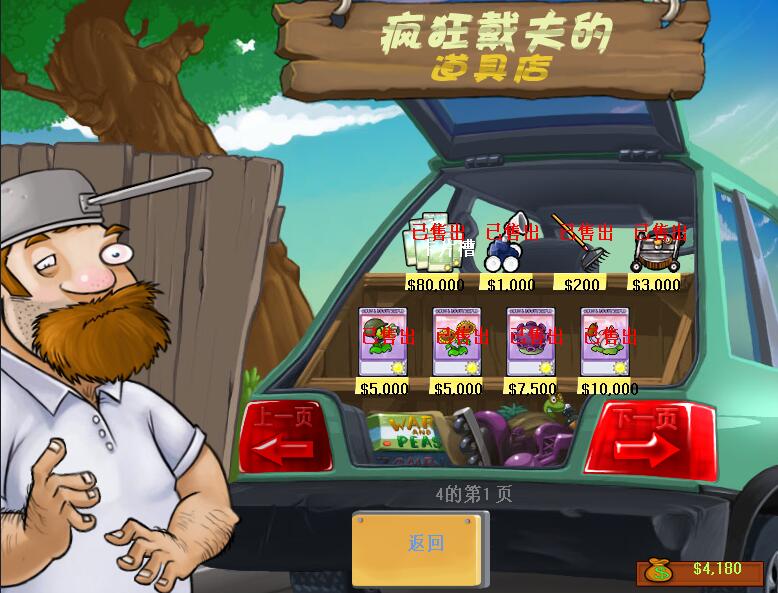778x593 pixels.
Task: Go to the previous shop page
Action: 285,436
